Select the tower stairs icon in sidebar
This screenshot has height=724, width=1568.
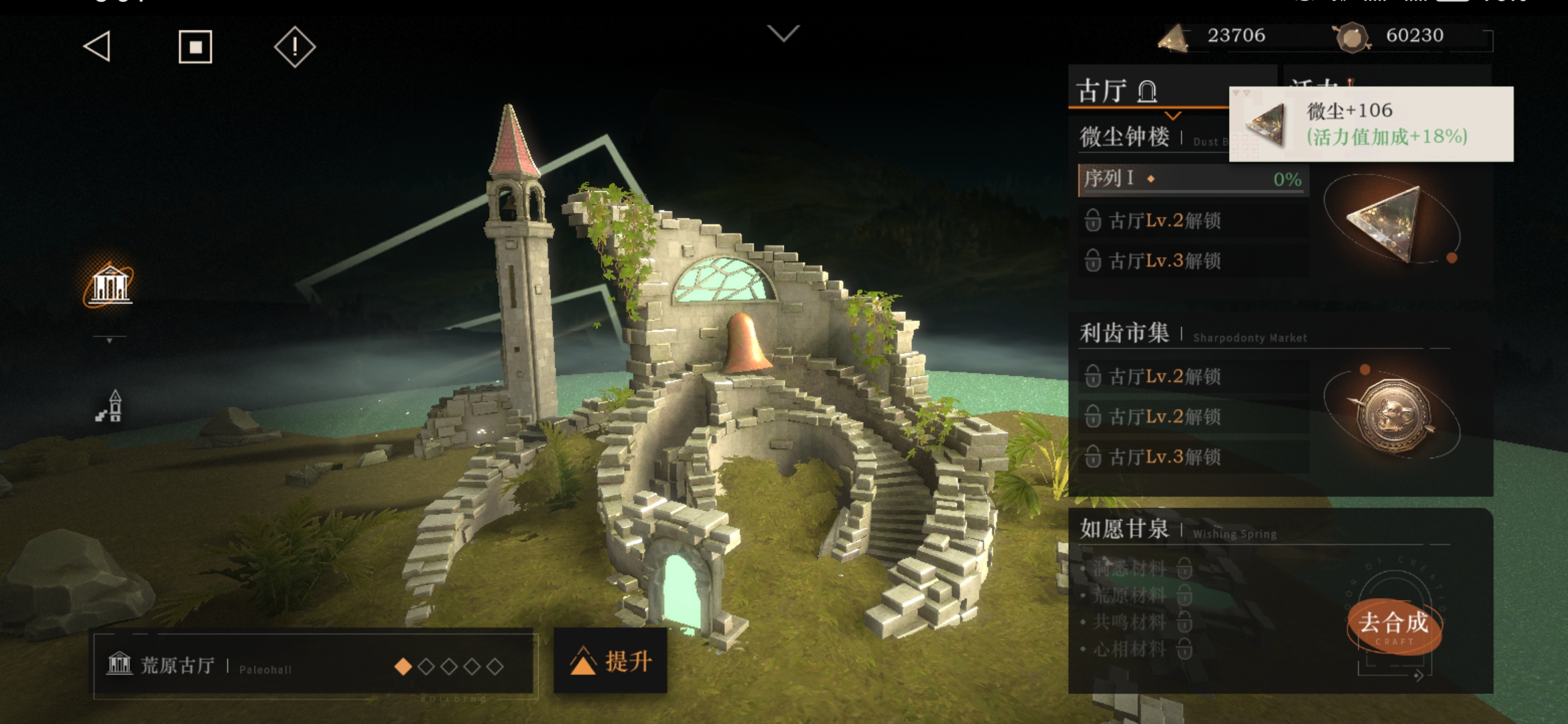[110, 406]
